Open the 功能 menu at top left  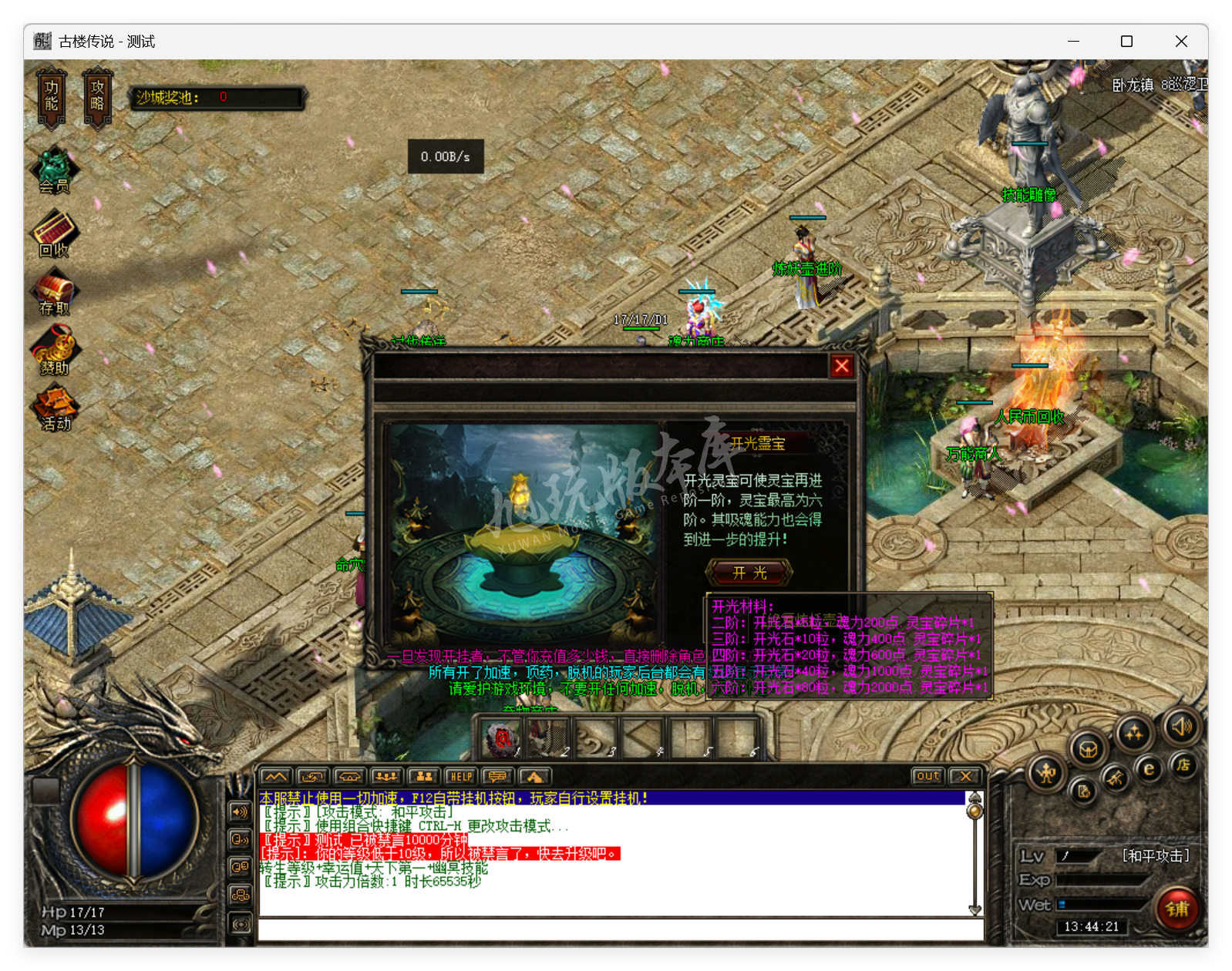point(50,97)
